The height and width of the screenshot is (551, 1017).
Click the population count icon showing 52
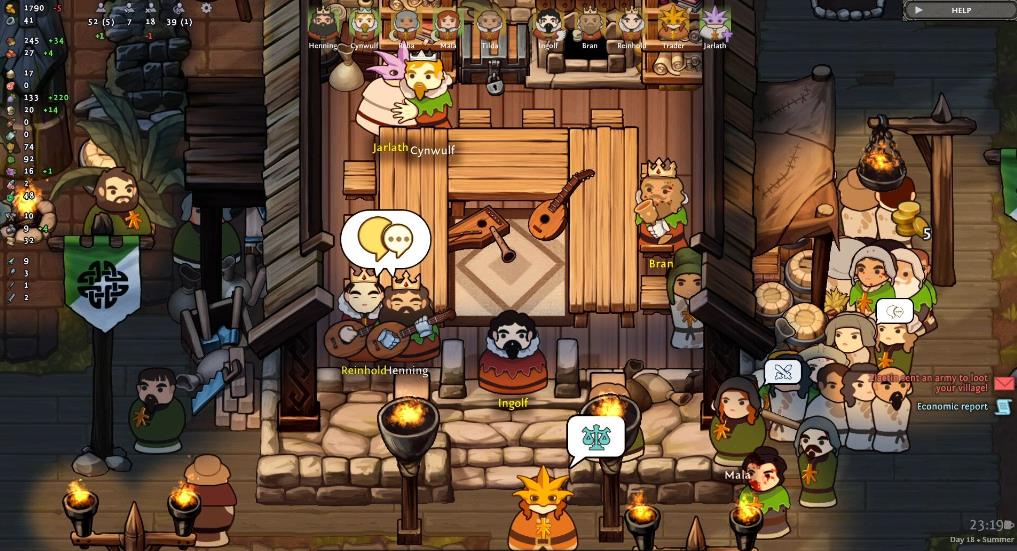tap(101, 8)
